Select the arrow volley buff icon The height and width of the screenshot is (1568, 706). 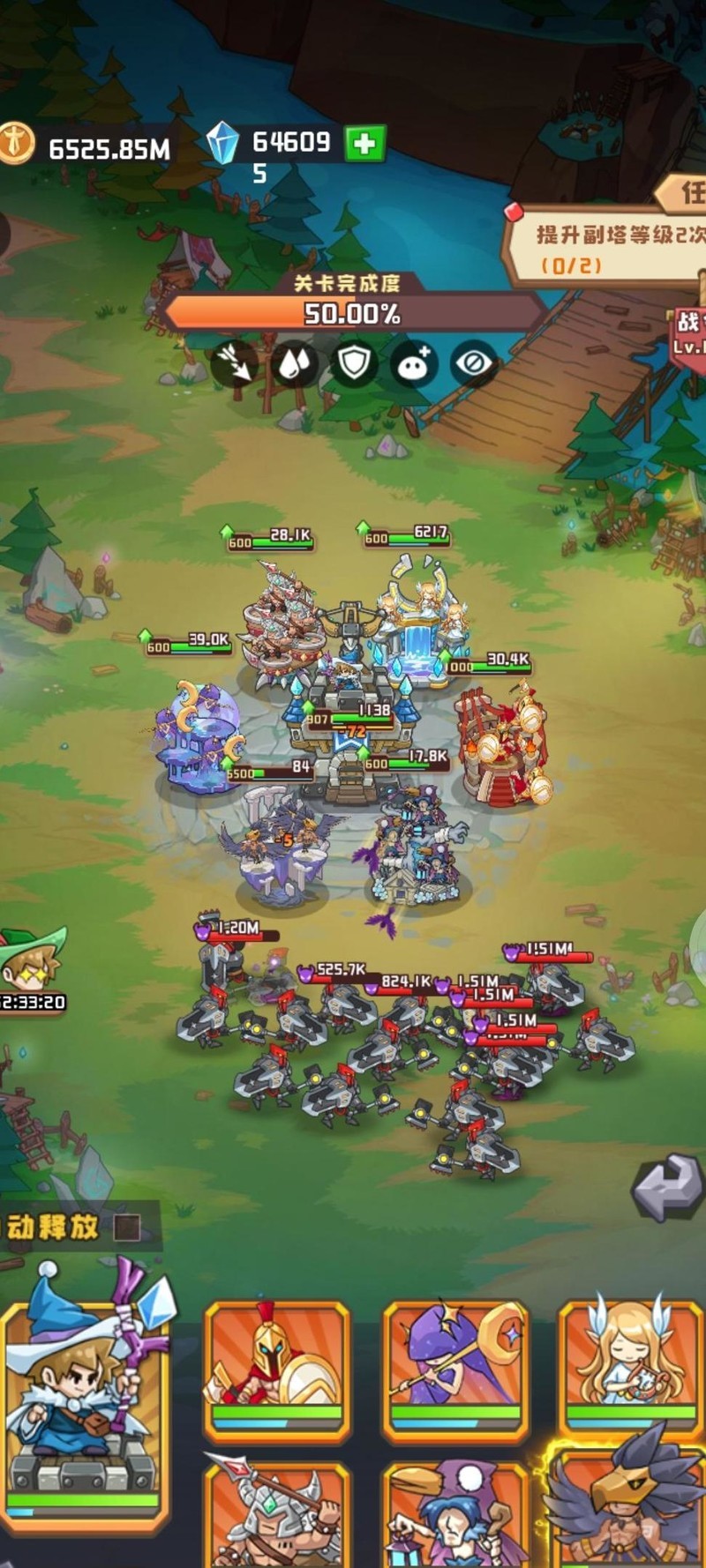235,362
